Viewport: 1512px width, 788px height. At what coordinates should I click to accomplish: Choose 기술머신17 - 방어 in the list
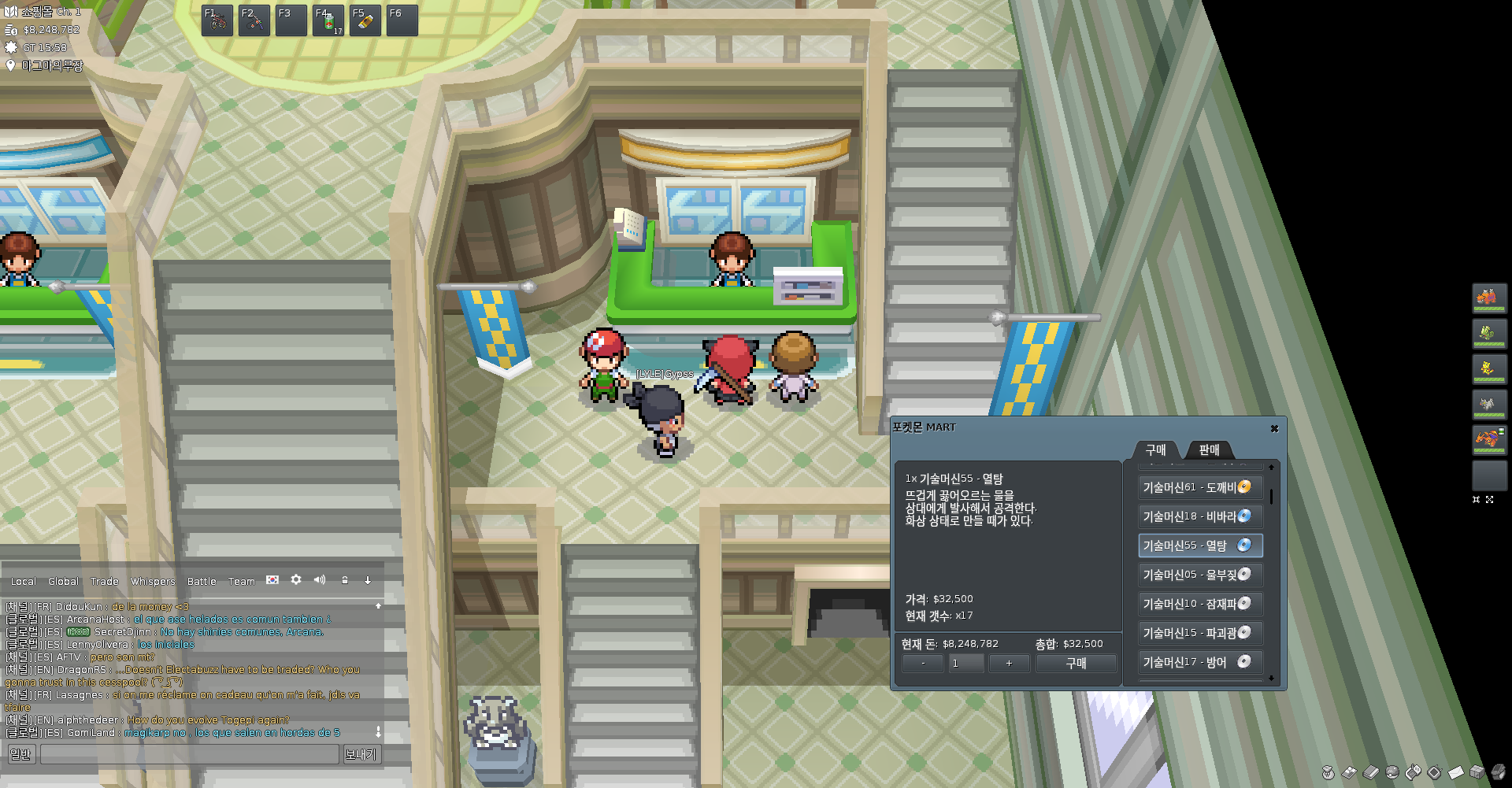point(1200,662)
